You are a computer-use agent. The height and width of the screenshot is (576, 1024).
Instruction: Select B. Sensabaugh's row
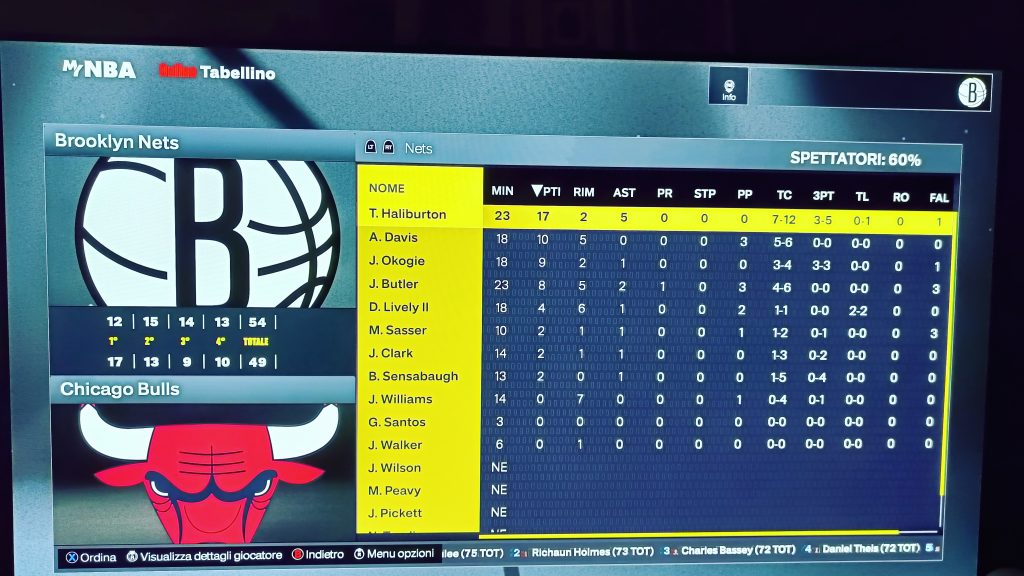click(413, 376)
